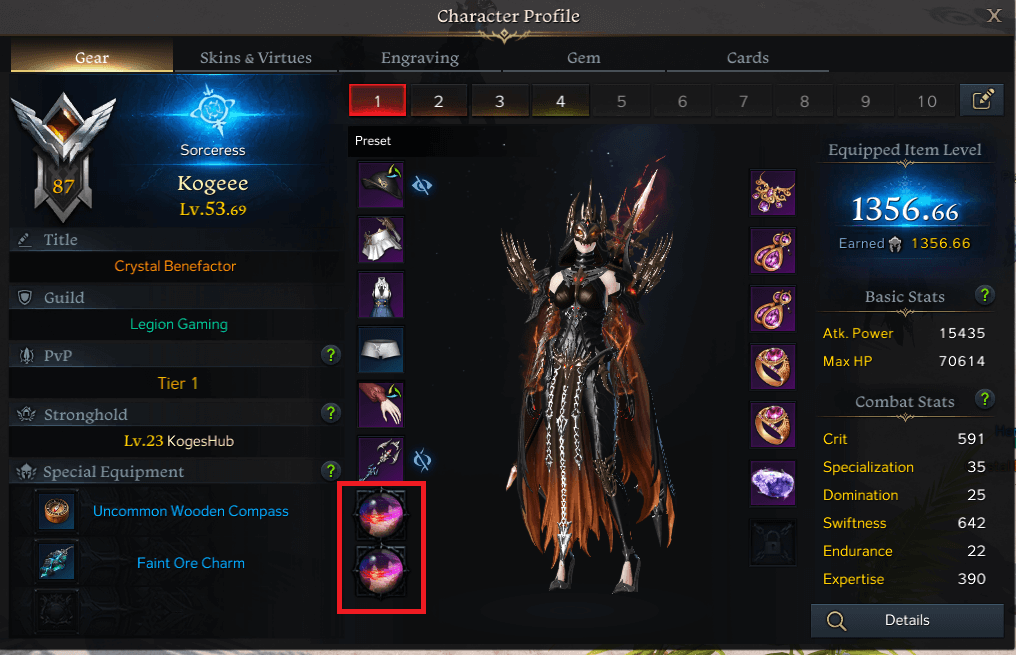Select the Faint Ore Charm item
The image size is (1016, 657).
190,563
